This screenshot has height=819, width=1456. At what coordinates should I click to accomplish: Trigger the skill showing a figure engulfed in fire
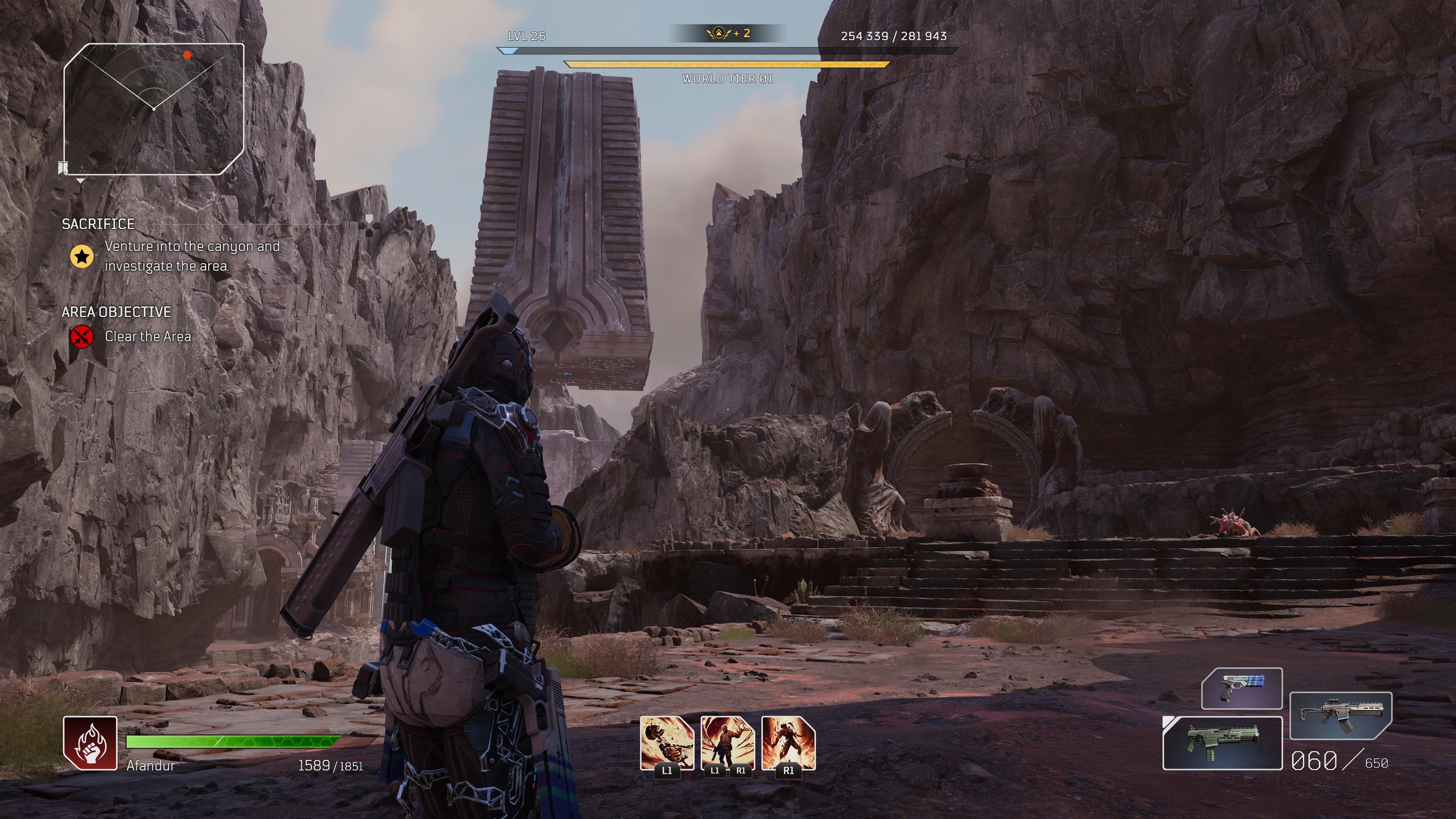pos(789,743)
